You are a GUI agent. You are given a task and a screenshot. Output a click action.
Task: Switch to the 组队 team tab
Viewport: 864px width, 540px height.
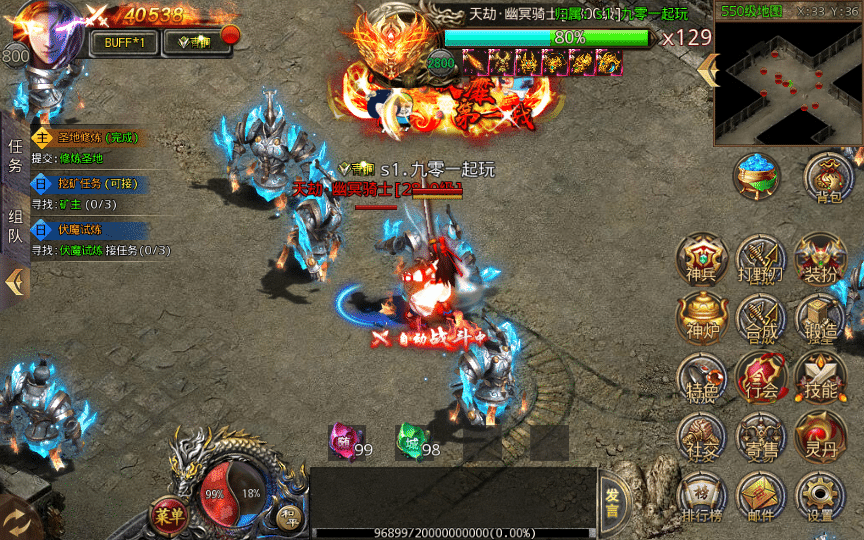pyautogui.click(x=16, y=228)
